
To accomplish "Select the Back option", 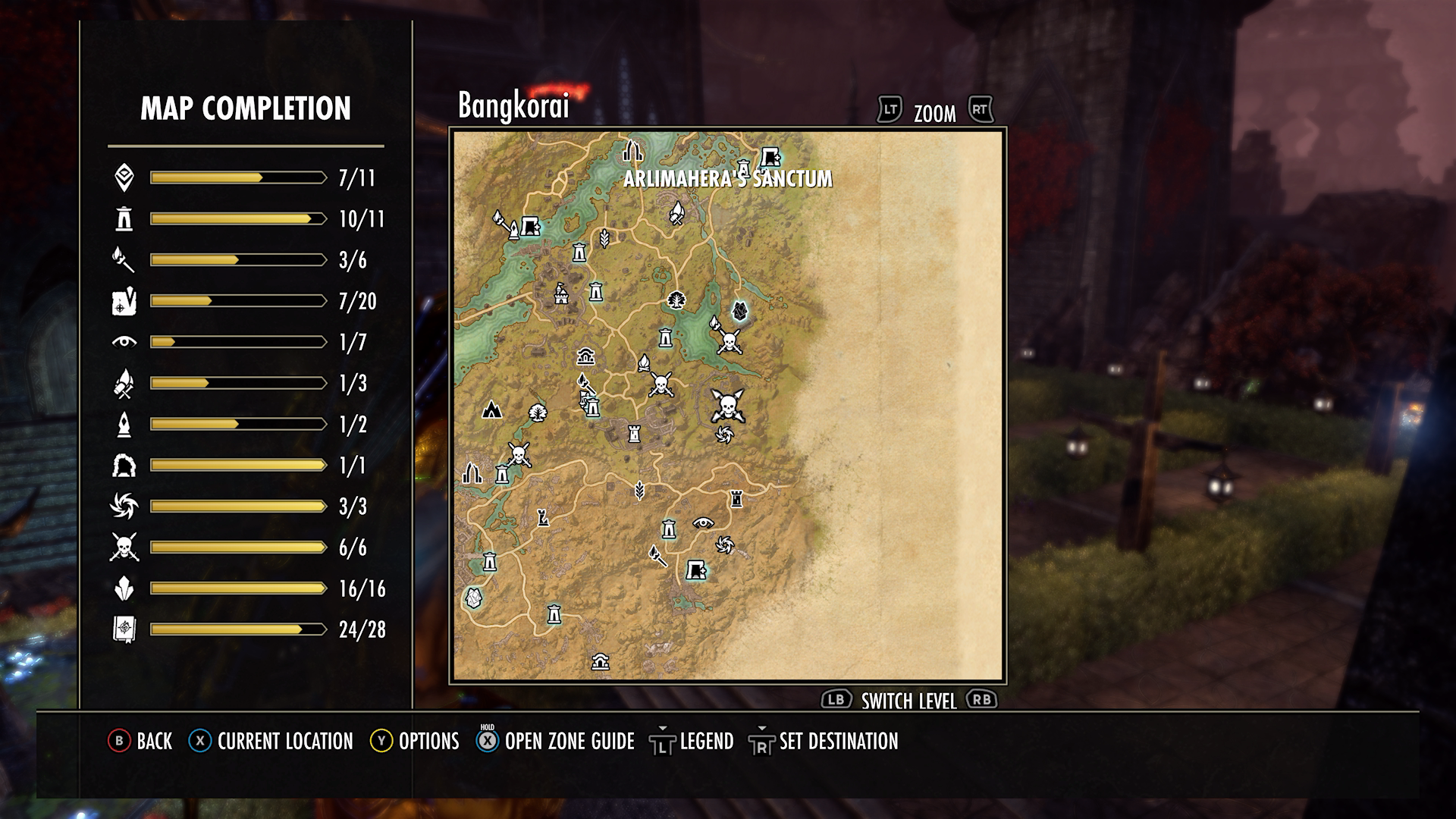I will pyautogui.click(x=140, y=741).
